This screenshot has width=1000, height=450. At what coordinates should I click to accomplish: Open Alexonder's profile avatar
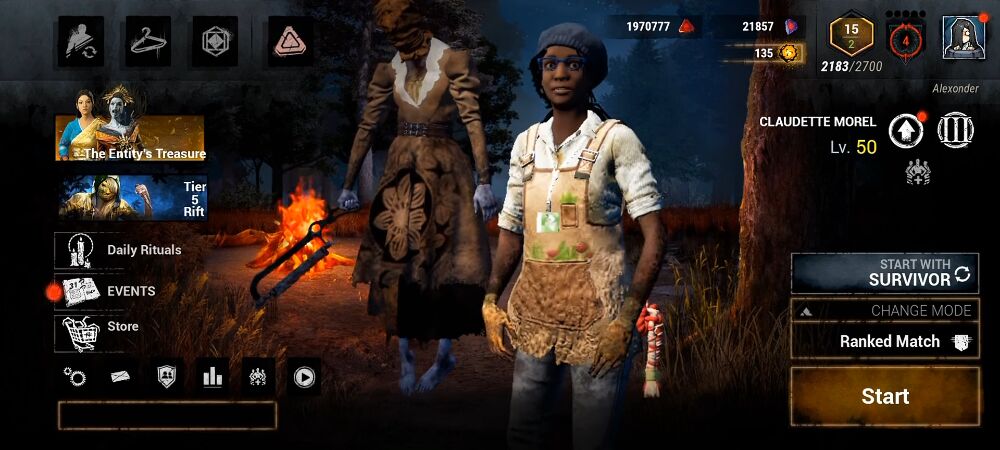962,39
